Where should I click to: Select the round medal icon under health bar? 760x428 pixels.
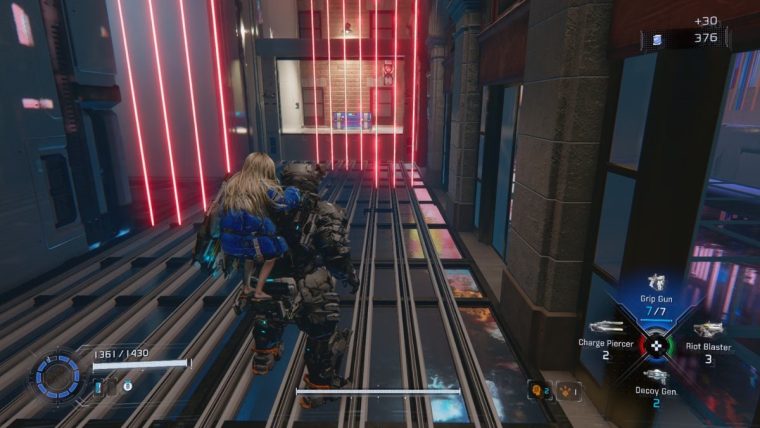pyautogui.click(x=129, y=384)
